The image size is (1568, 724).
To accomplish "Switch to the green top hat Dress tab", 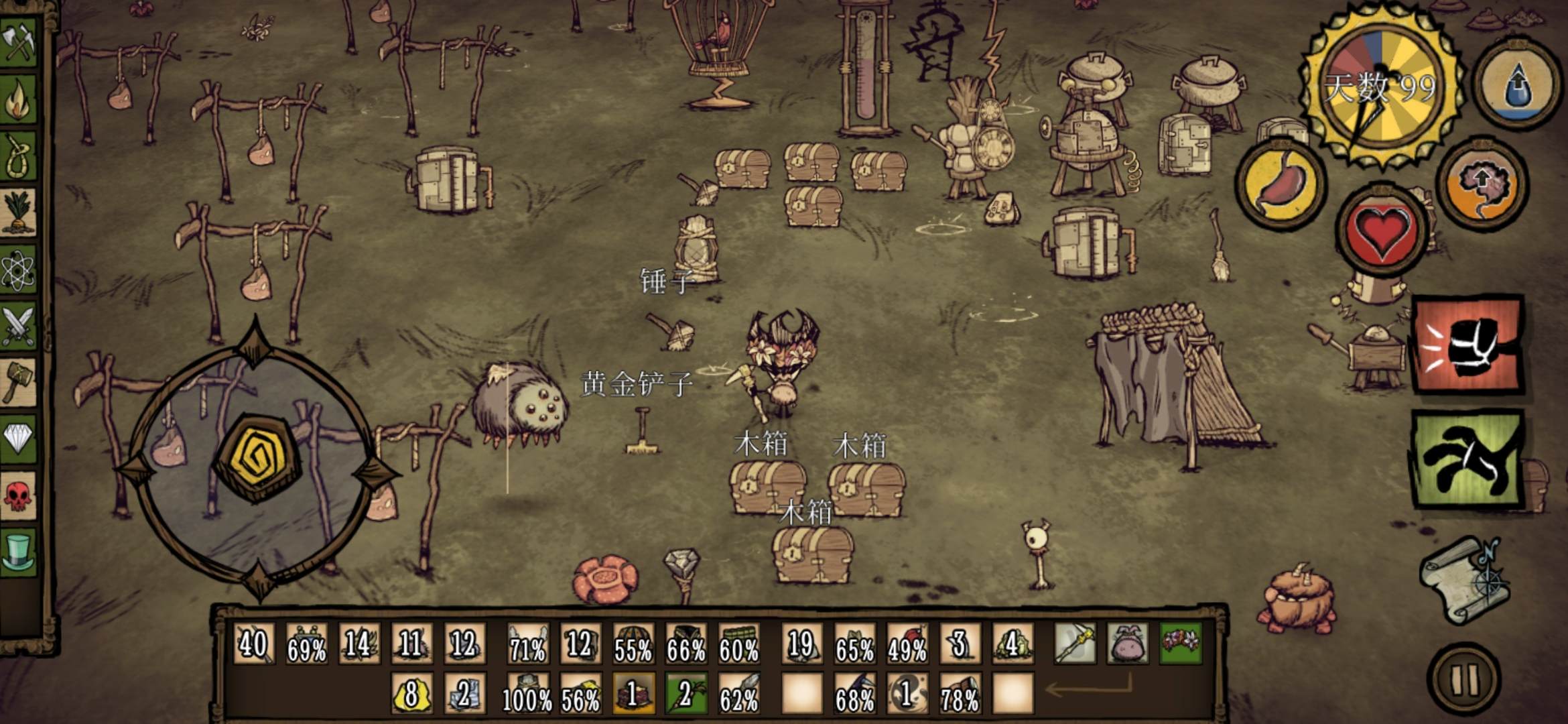I will (19, 551).
